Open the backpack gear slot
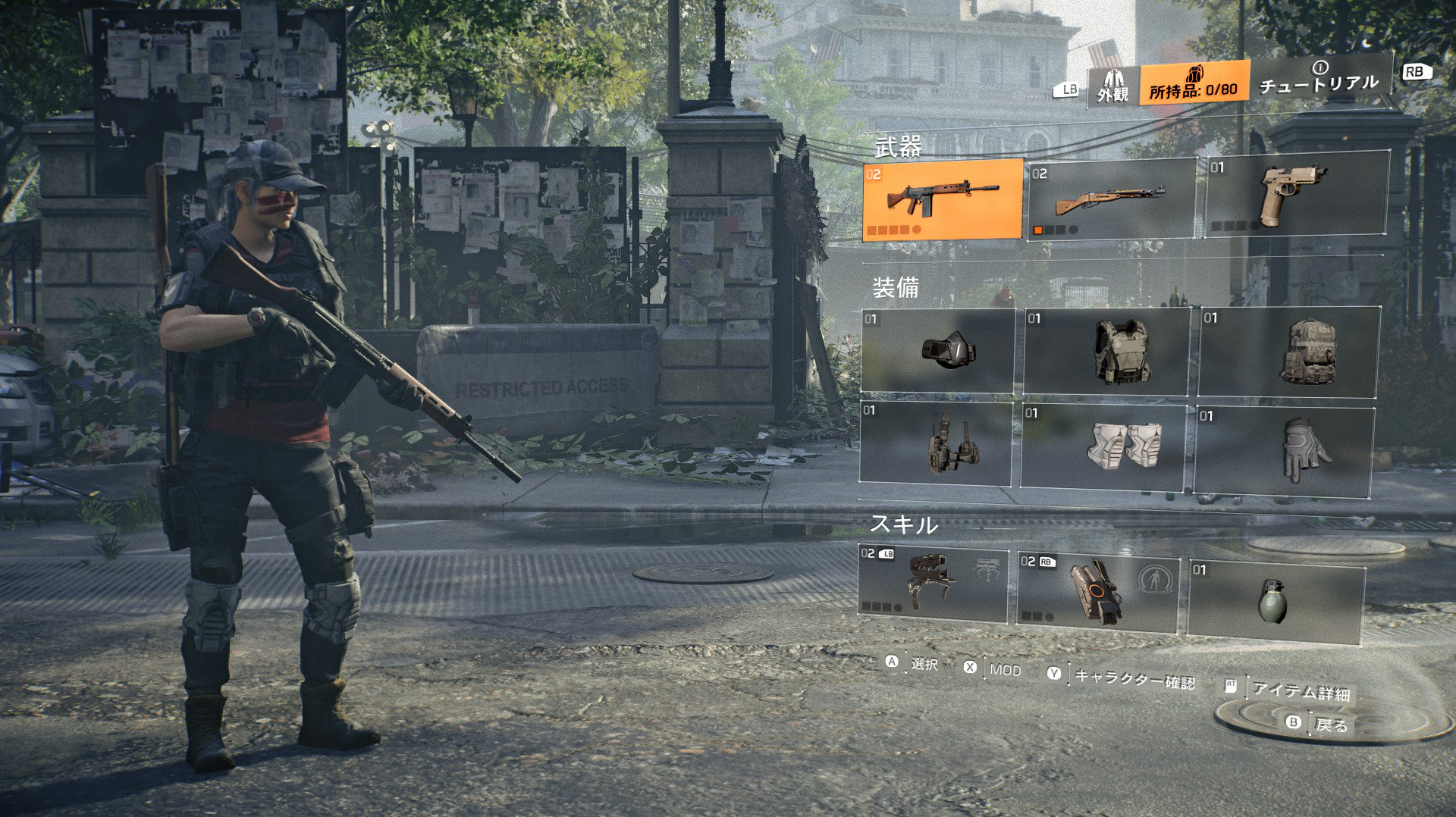Image resolution: width=1456 pixels, height=817 pixels. (1289, 352)
